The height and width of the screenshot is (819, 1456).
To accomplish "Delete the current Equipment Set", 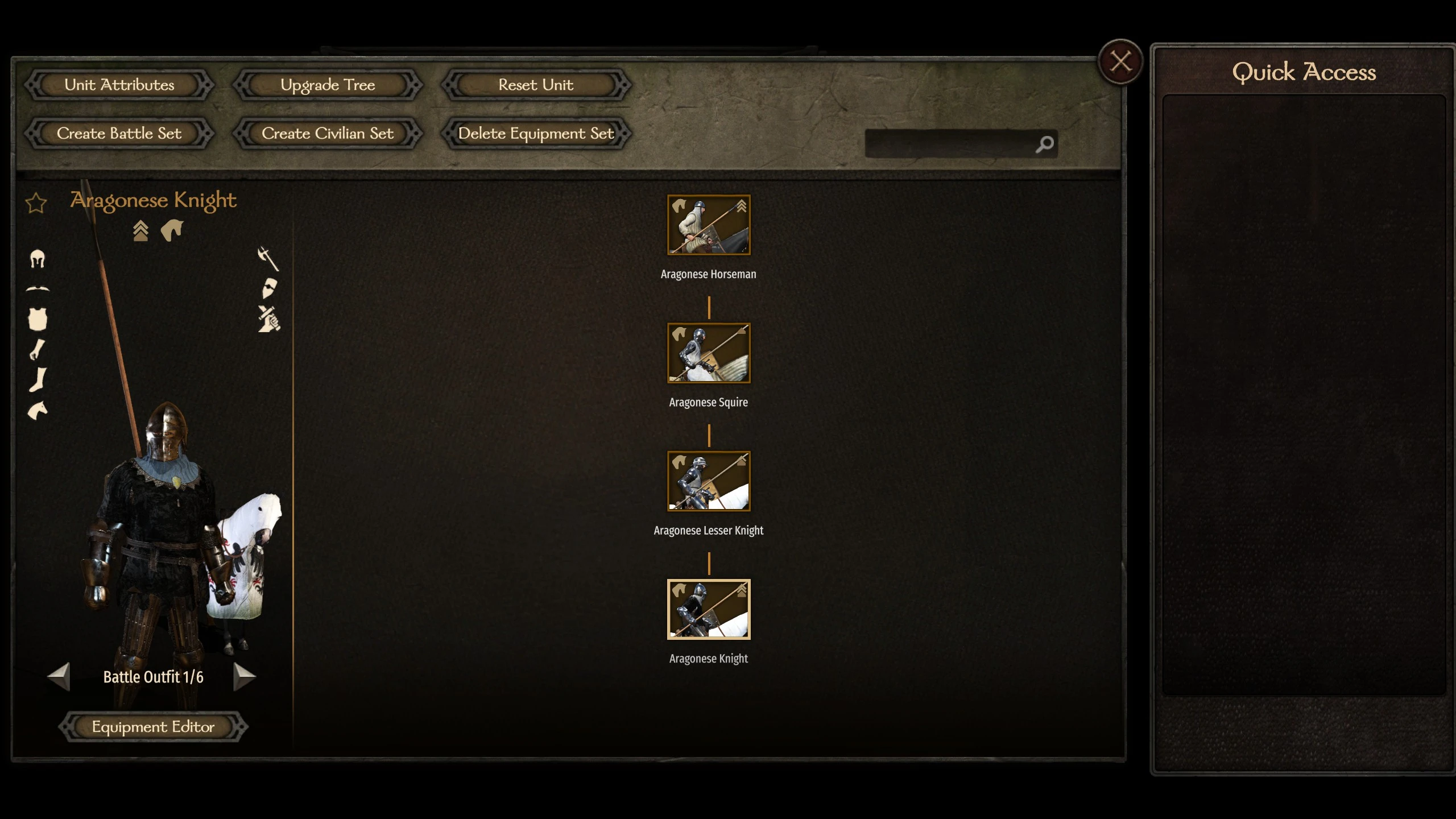I will tap(536, 134).
